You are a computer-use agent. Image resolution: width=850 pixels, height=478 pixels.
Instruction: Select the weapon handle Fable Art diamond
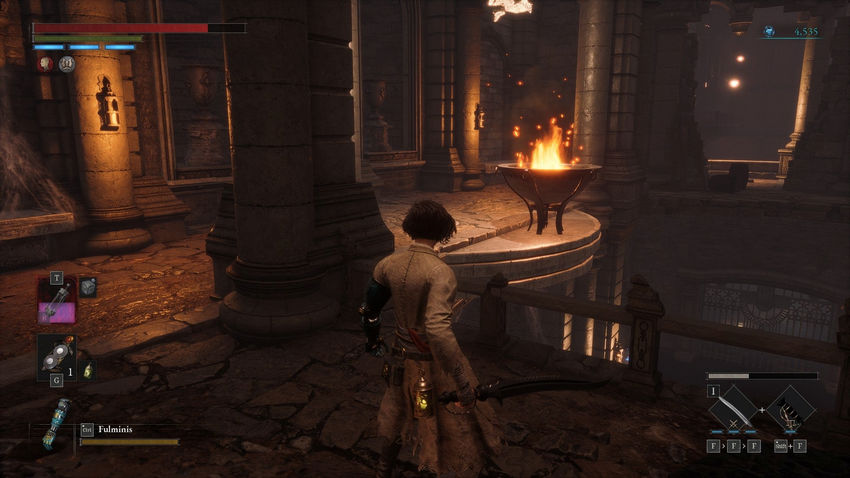(790, 410)
